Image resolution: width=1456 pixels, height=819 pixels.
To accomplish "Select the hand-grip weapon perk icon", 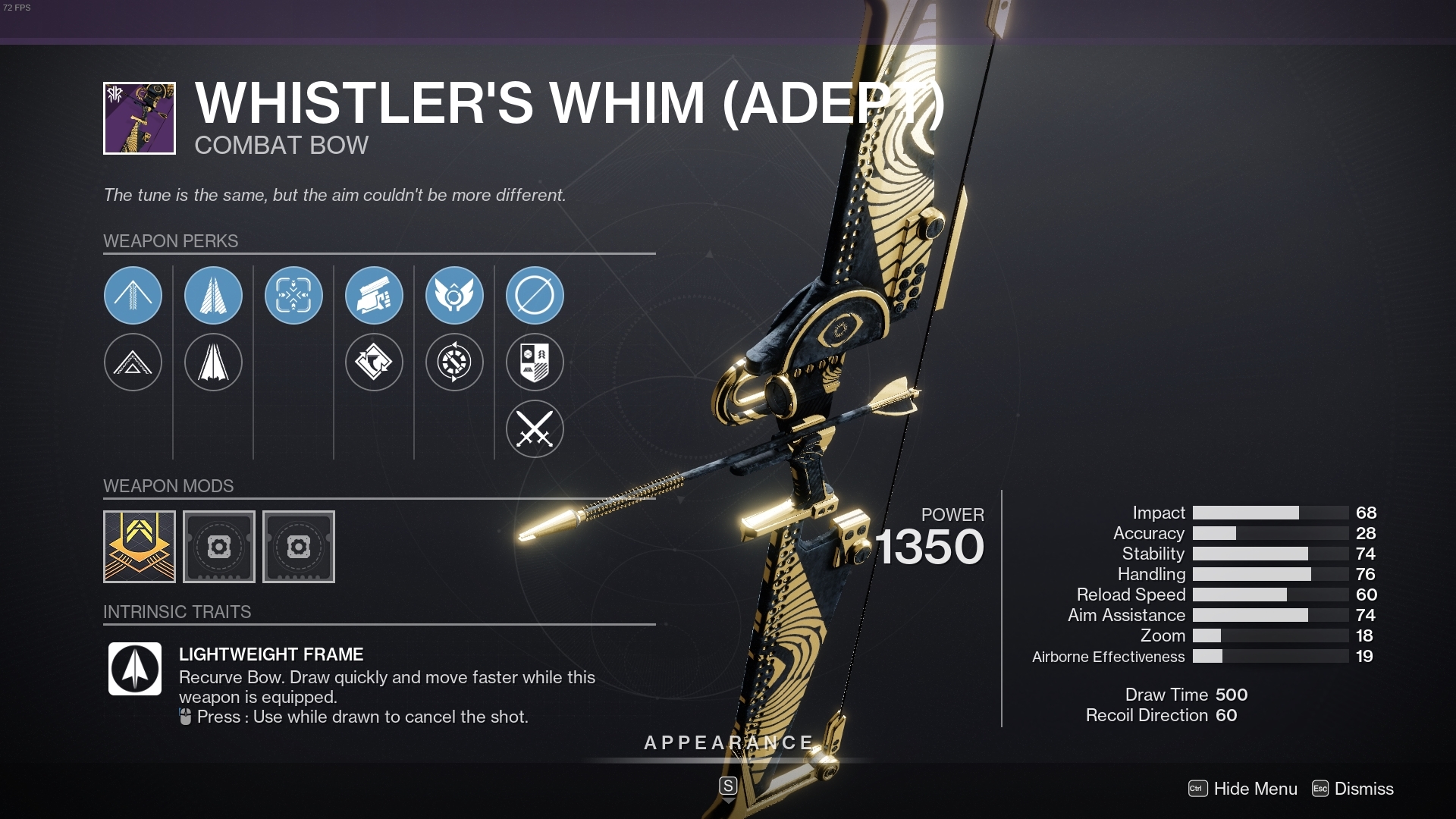I will click(374, 296).
